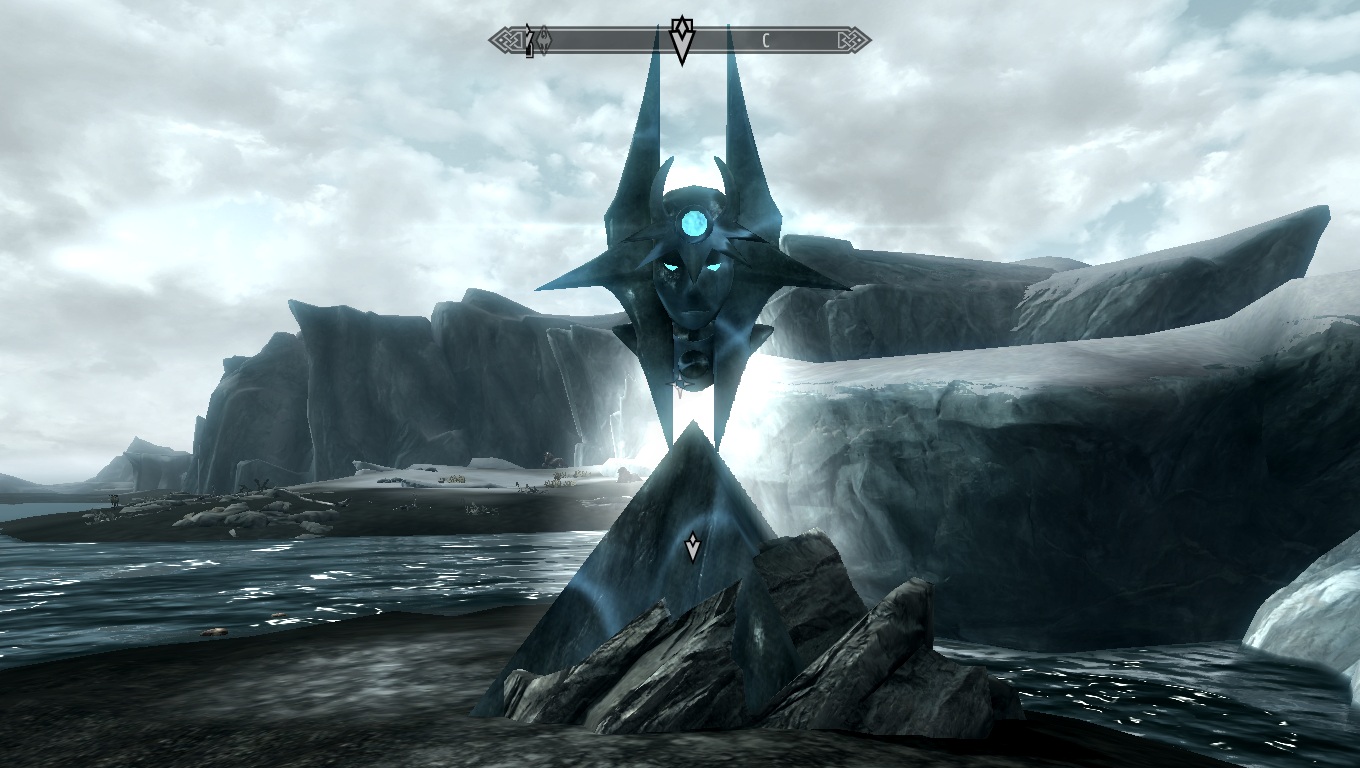Click the small undiscovered location marker on compass
This screenshot has height=768, width=1360.
point(528,38)
